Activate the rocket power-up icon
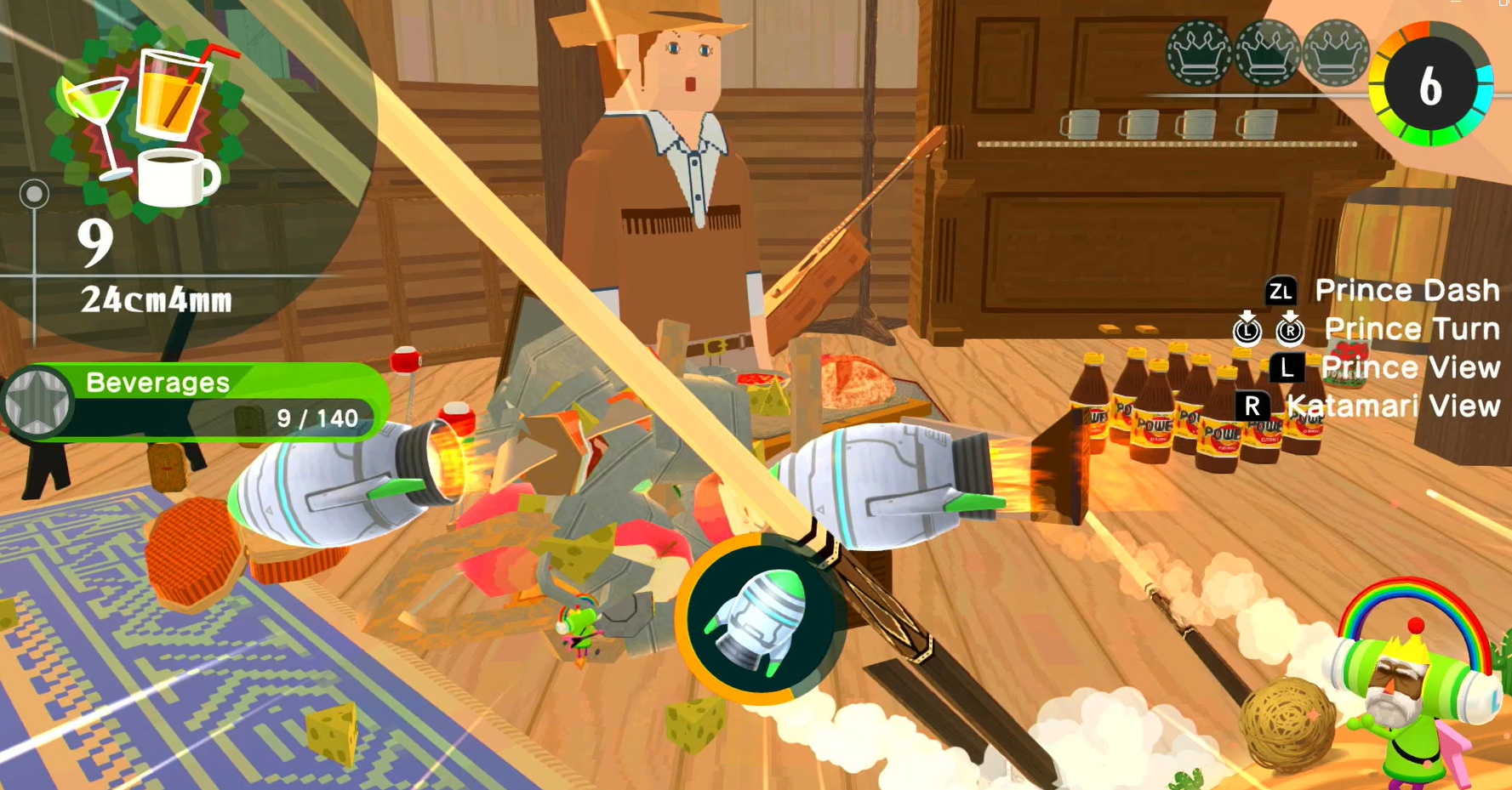The image size is (1512, 790). tap(760, 620)
